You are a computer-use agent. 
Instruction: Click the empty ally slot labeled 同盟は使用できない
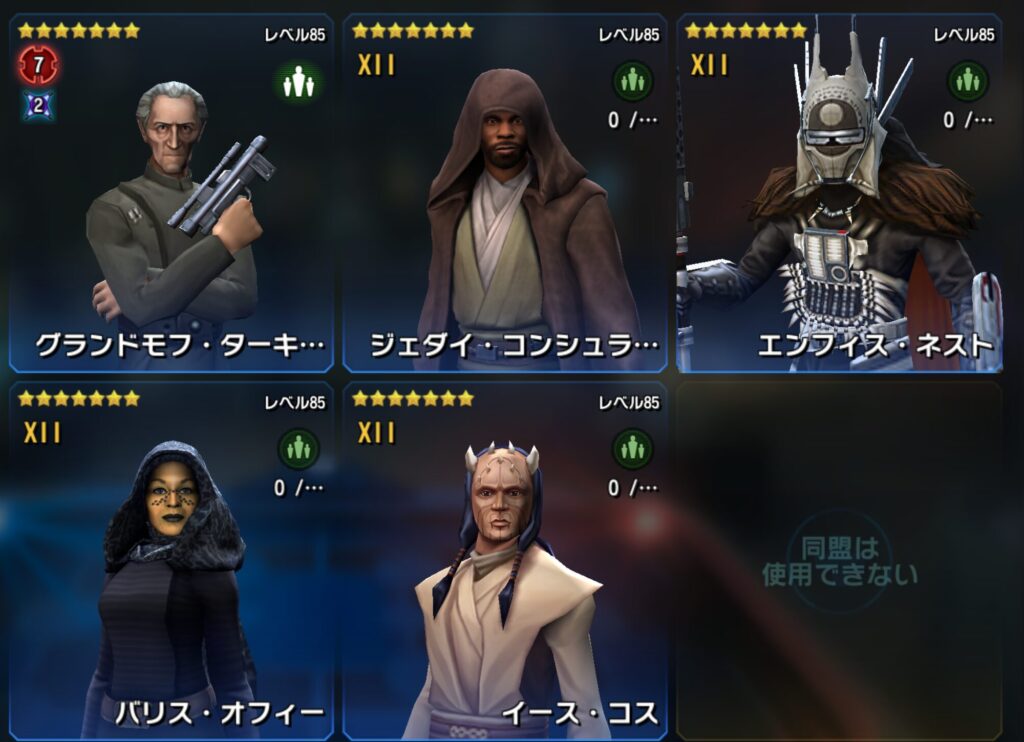coord(839,560)
